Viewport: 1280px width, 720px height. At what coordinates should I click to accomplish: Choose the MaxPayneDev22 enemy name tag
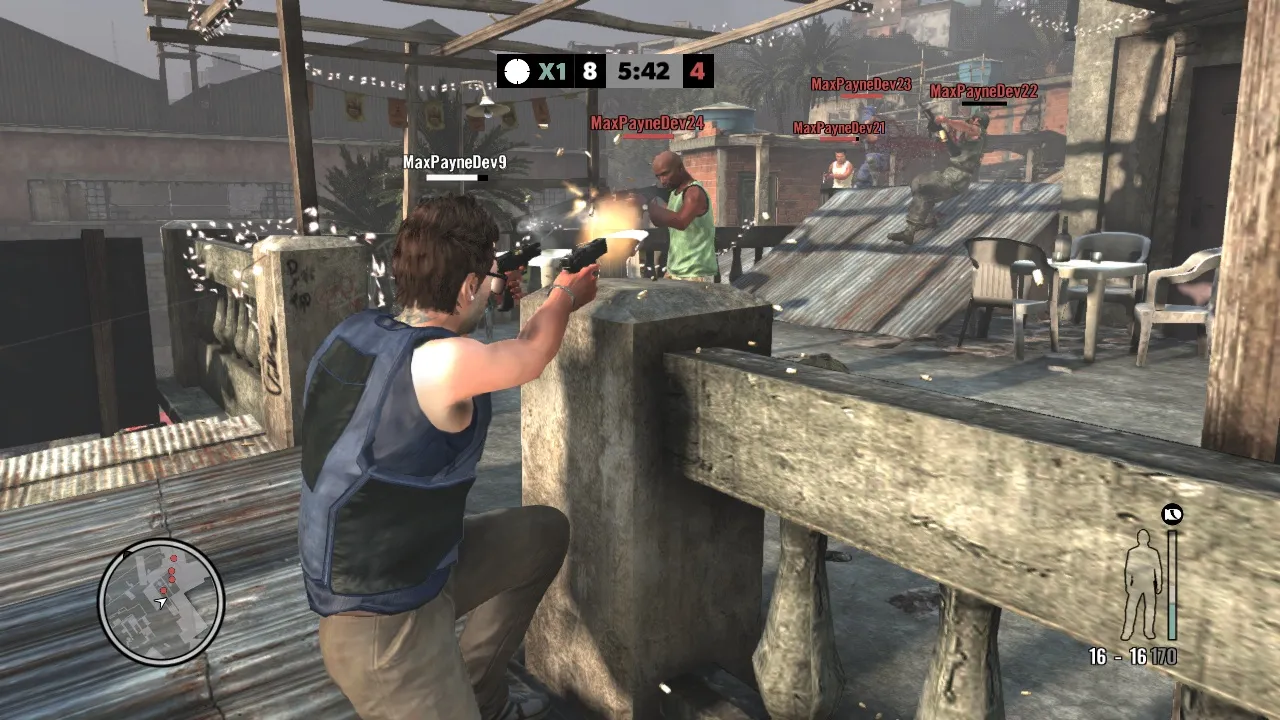(983, 92)
